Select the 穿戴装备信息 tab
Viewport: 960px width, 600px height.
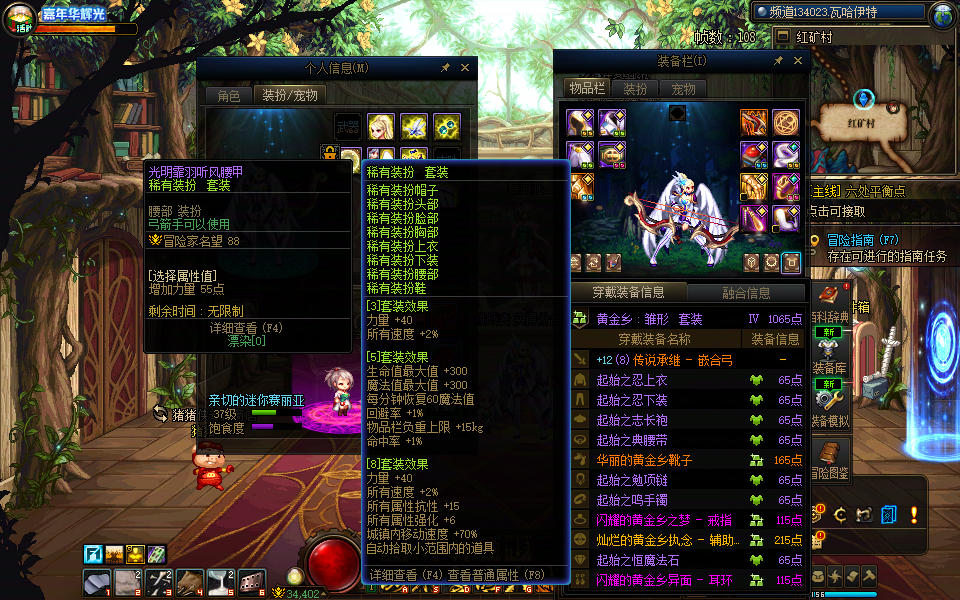click(627, 293)
